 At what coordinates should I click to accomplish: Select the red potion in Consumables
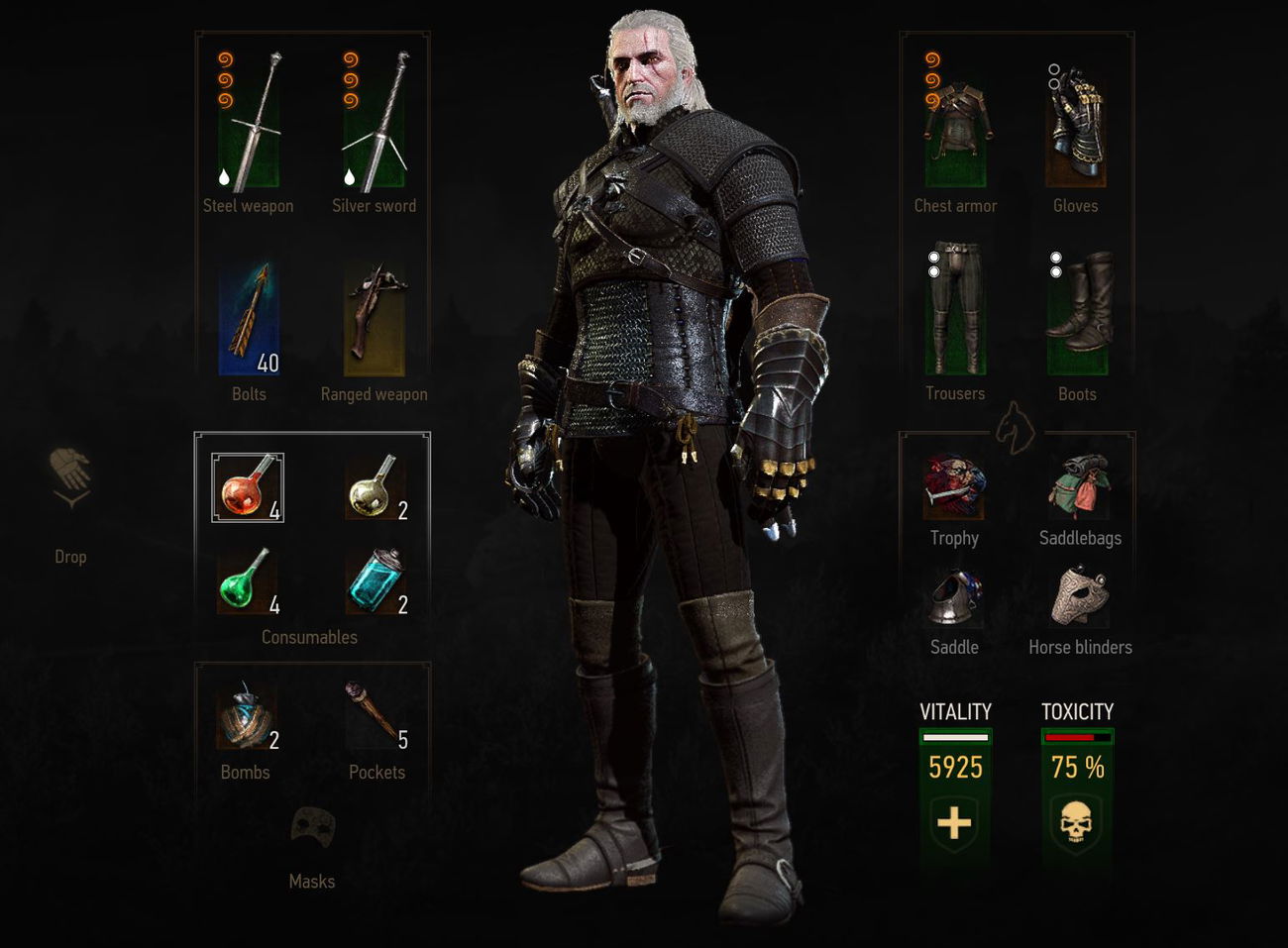tap(247, 486)
